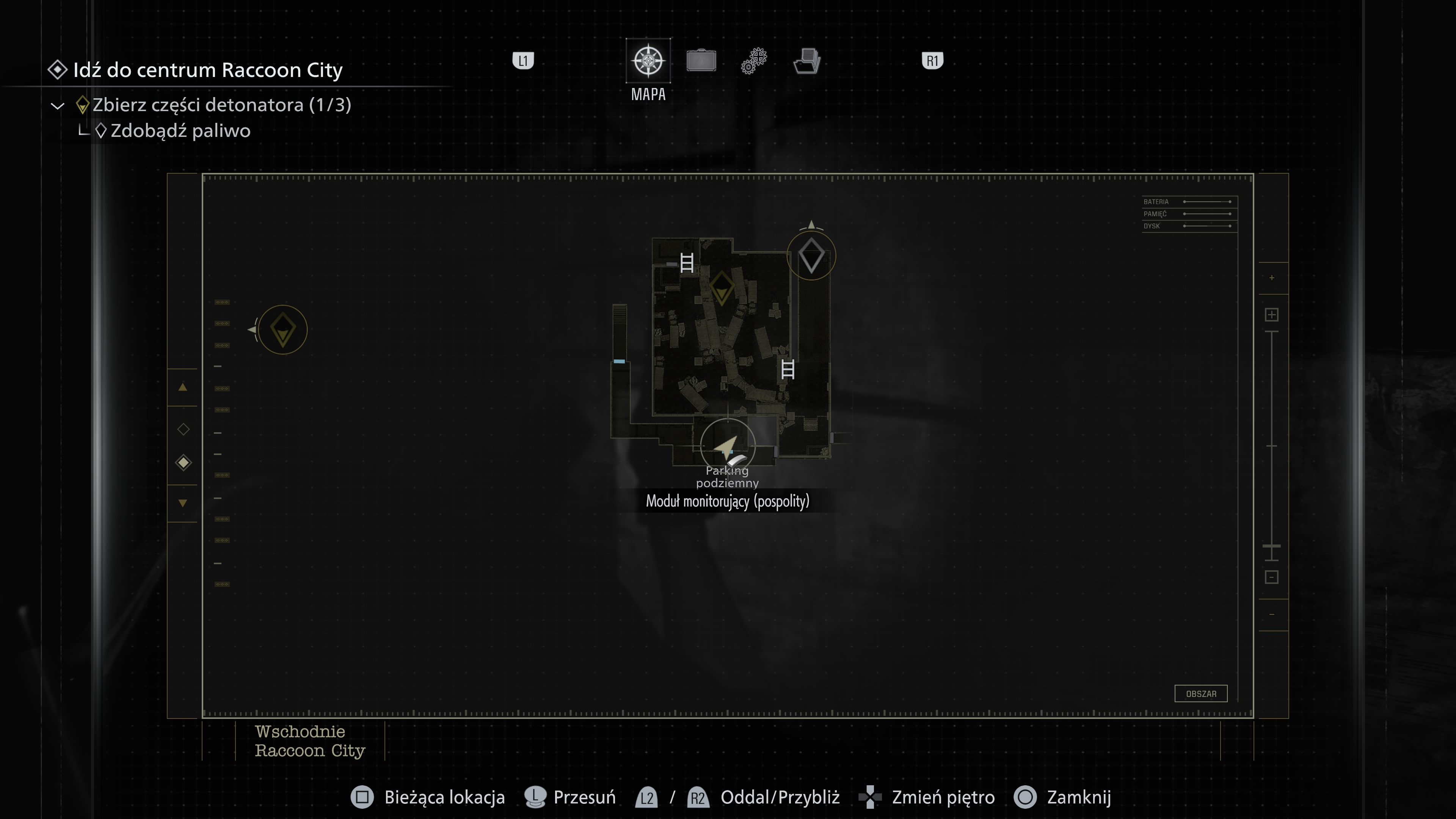This screenshot has height=819, width=1456.
Task: Click the down triangle floor selector
Action: click(182, 502)
